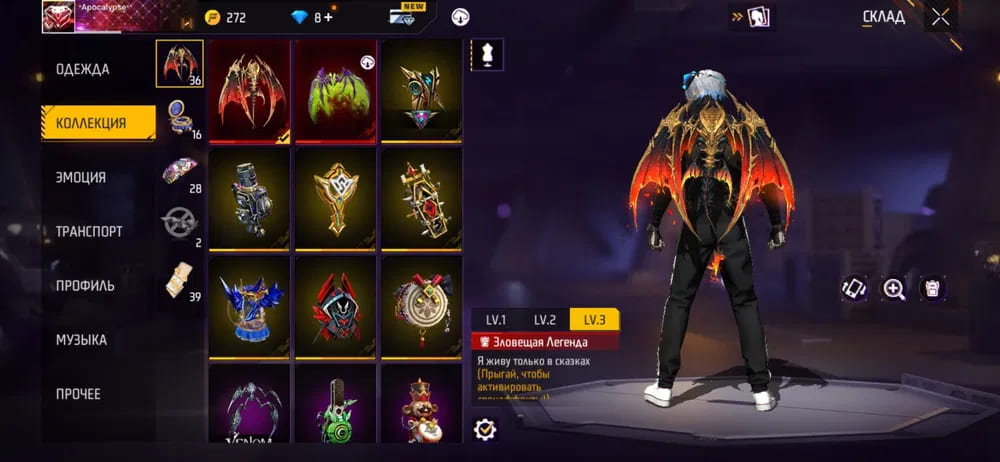Switch to the МУЗЫКА section
Screen dimensions: 1000x462
pos(82,340)
